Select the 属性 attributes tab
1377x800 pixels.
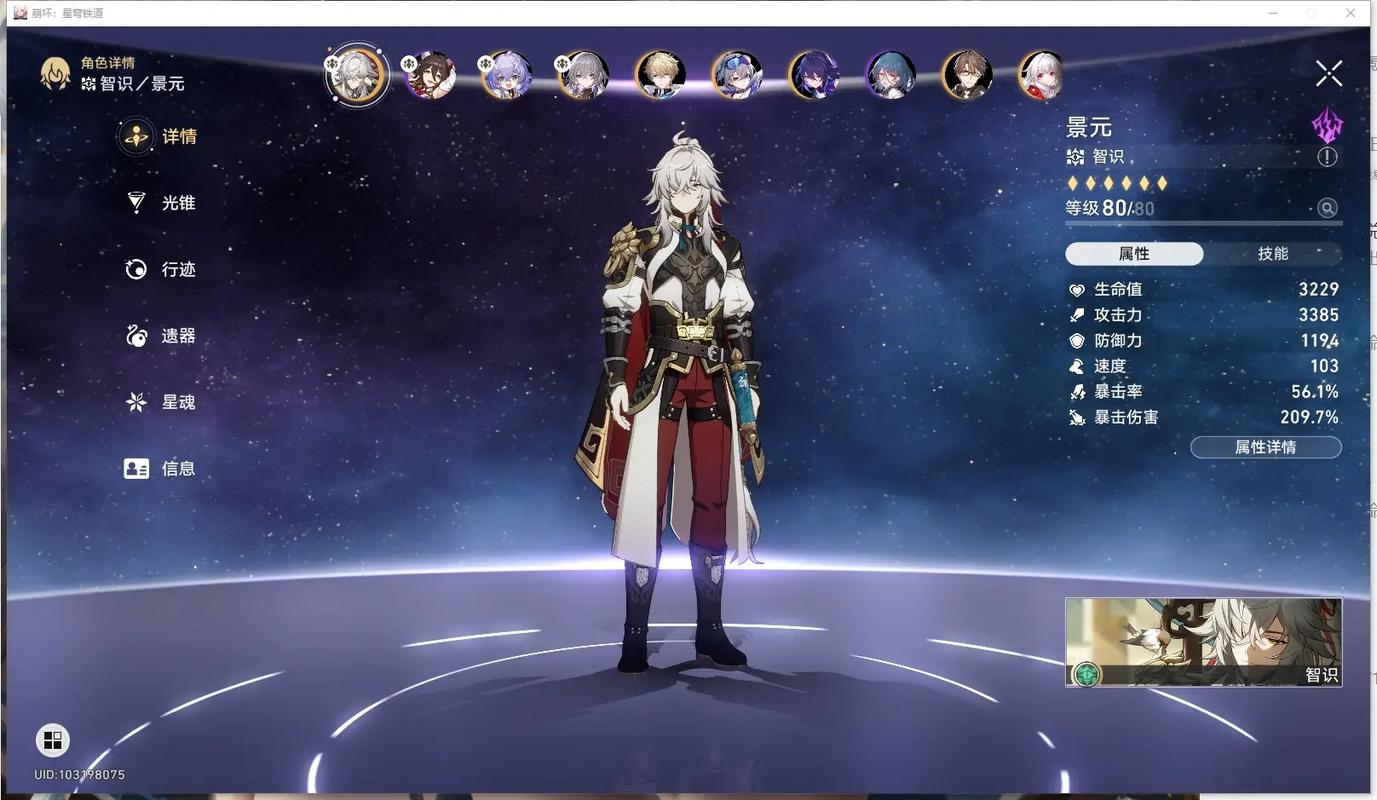[1134, 253]
